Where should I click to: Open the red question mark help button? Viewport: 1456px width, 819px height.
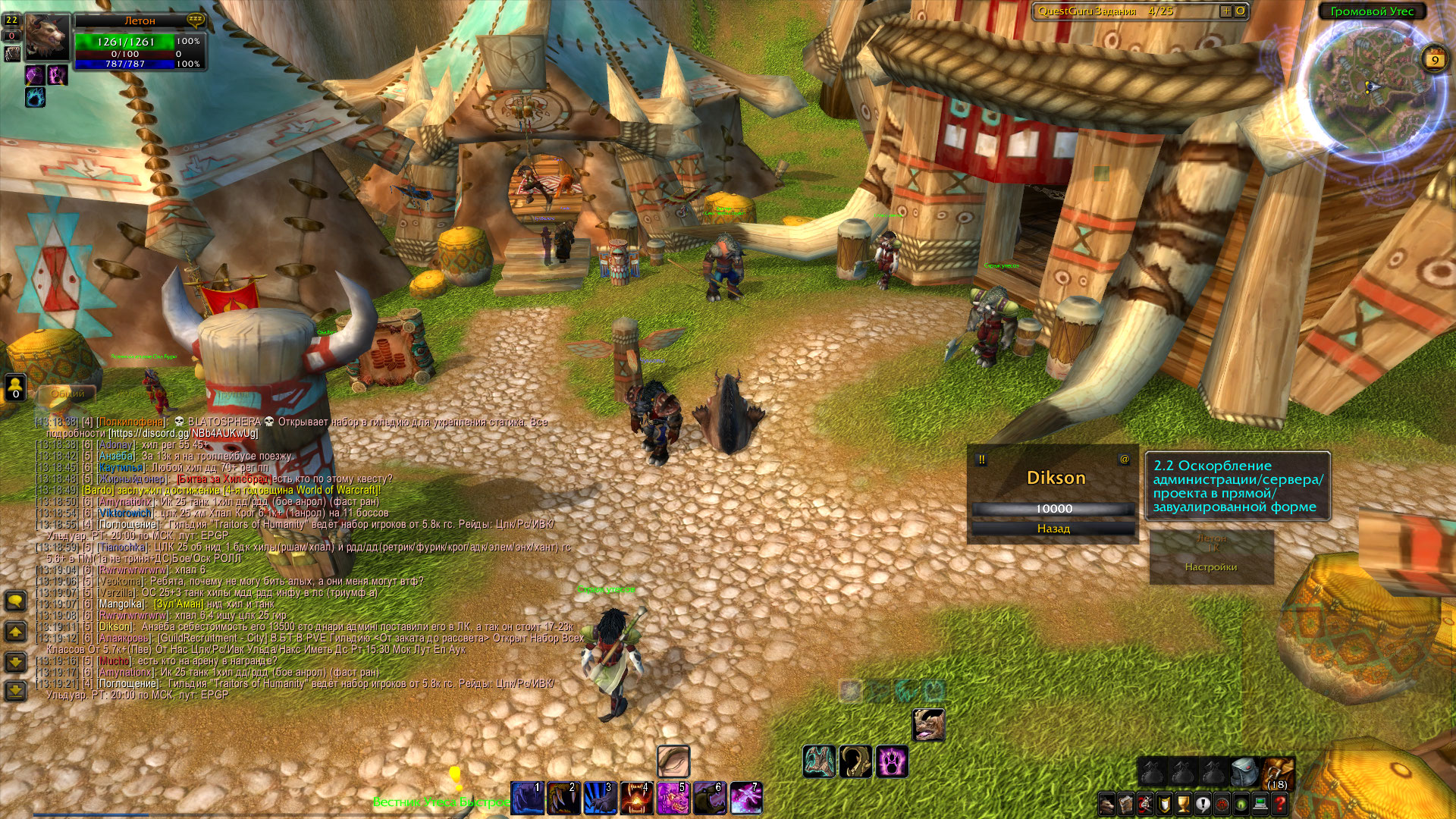(x=1280, y=803)
